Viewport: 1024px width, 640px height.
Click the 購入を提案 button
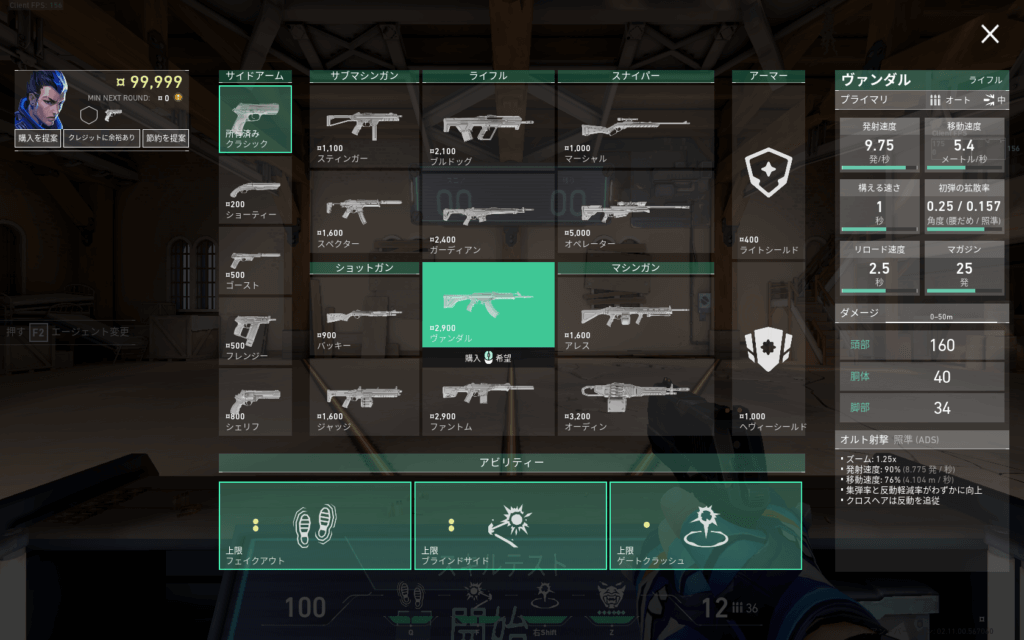point(38,139)
